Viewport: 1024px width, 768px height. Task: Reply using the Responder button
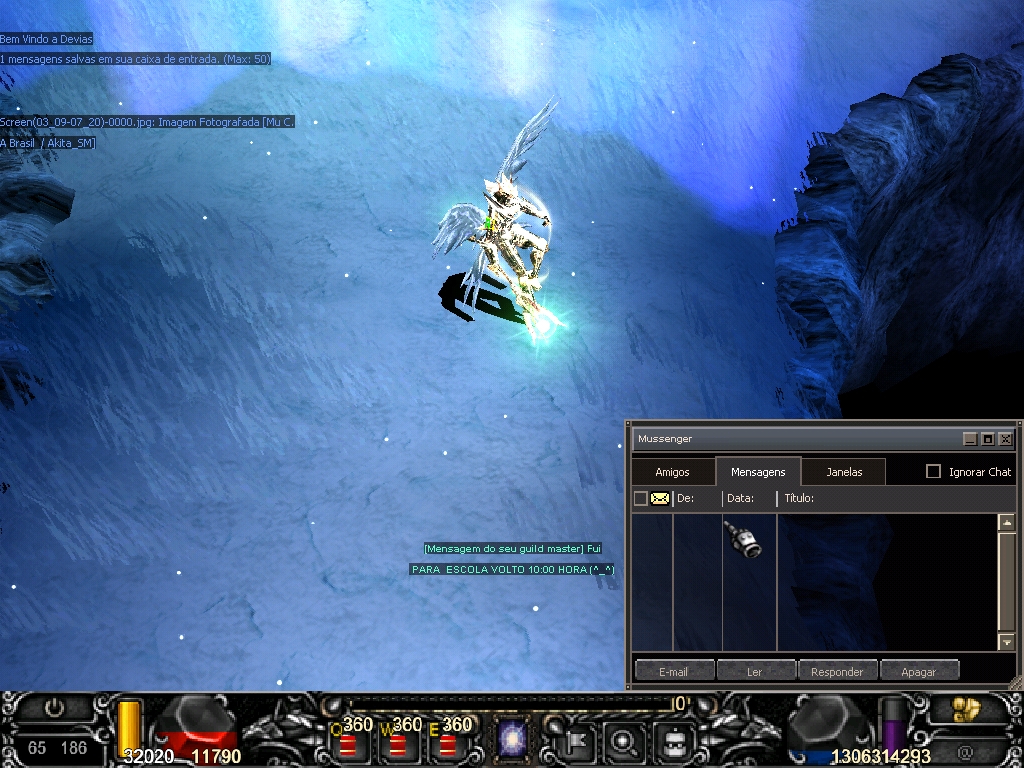tap(837, 671)
